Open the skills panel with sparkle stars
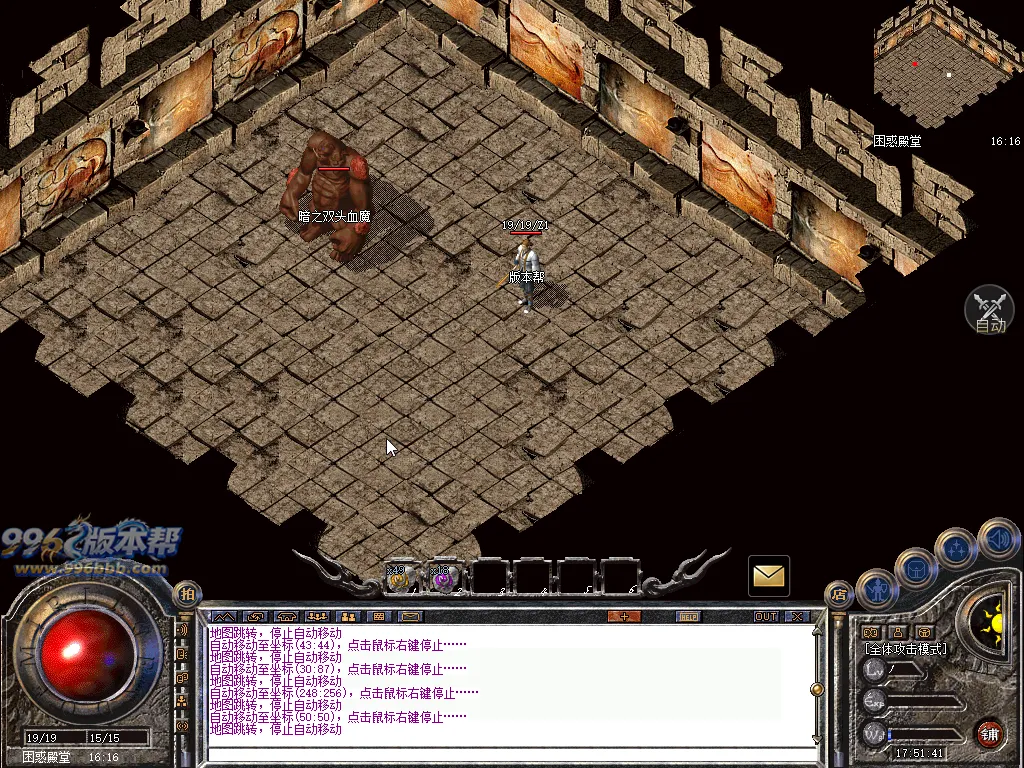This screenshot has width=1024, height=768. (956, 548)
